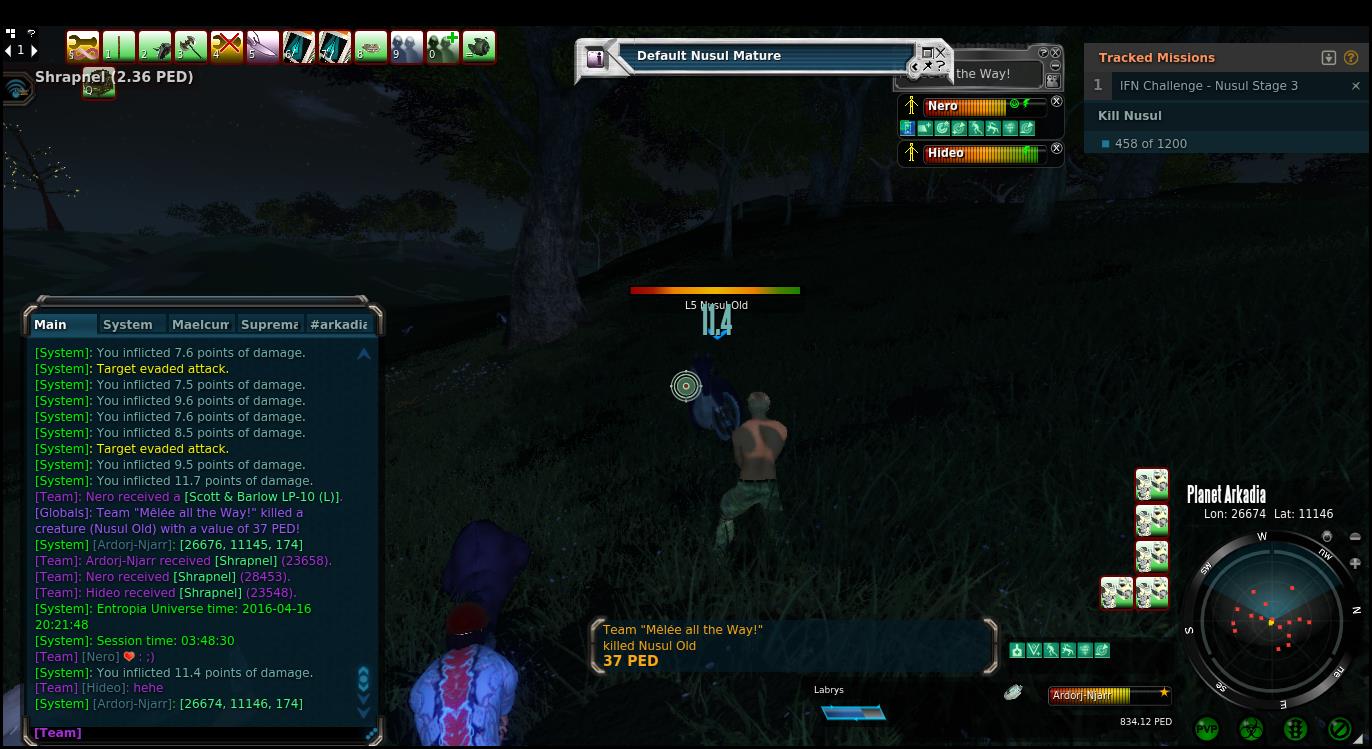
Task: Toggle the green PVP indicator button
Action: point(1207,729)
